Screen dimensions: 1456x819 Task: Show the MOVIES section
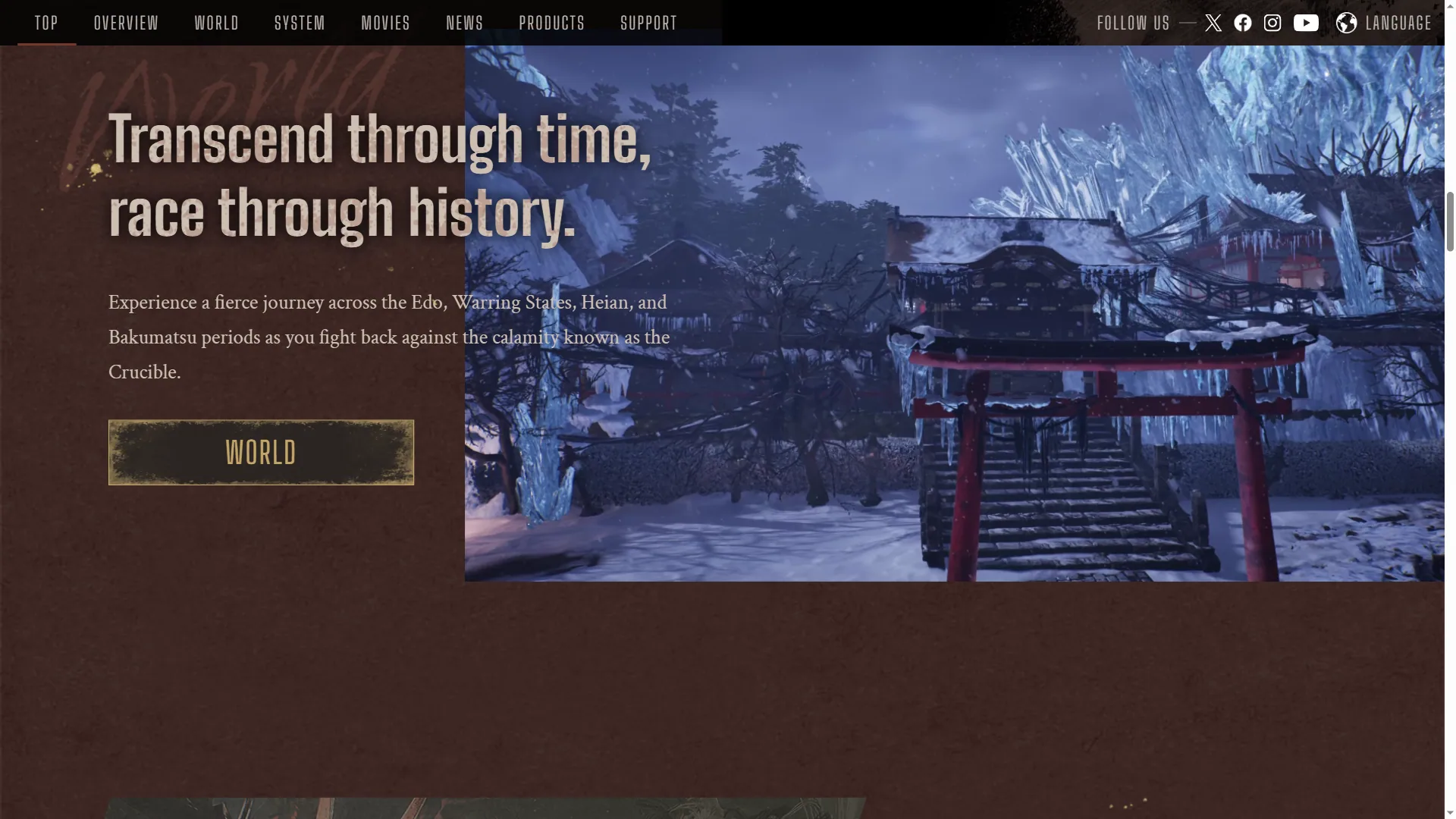coord(385,23)
